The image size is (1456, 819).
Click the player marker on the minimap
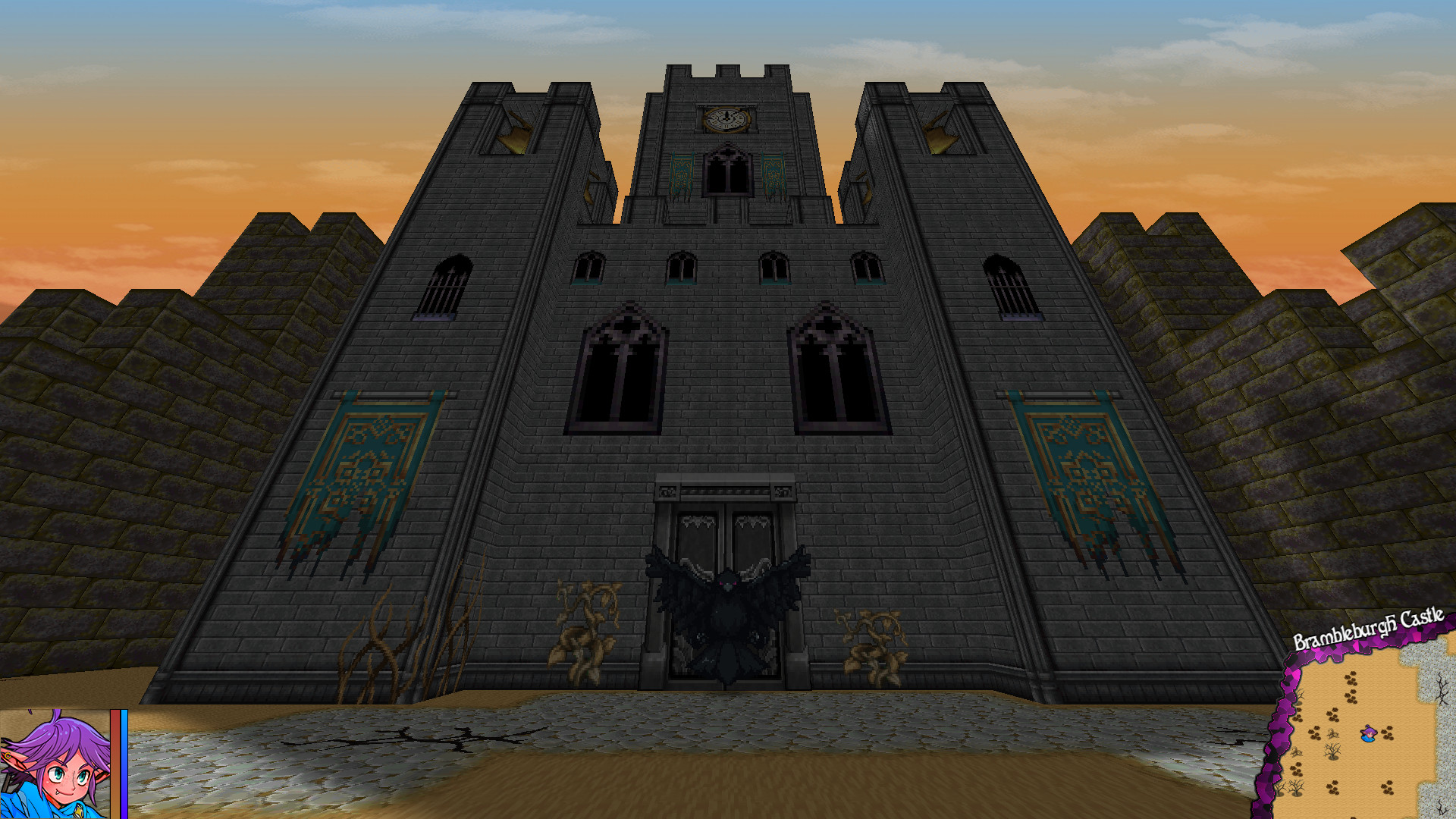(1368, 734)
